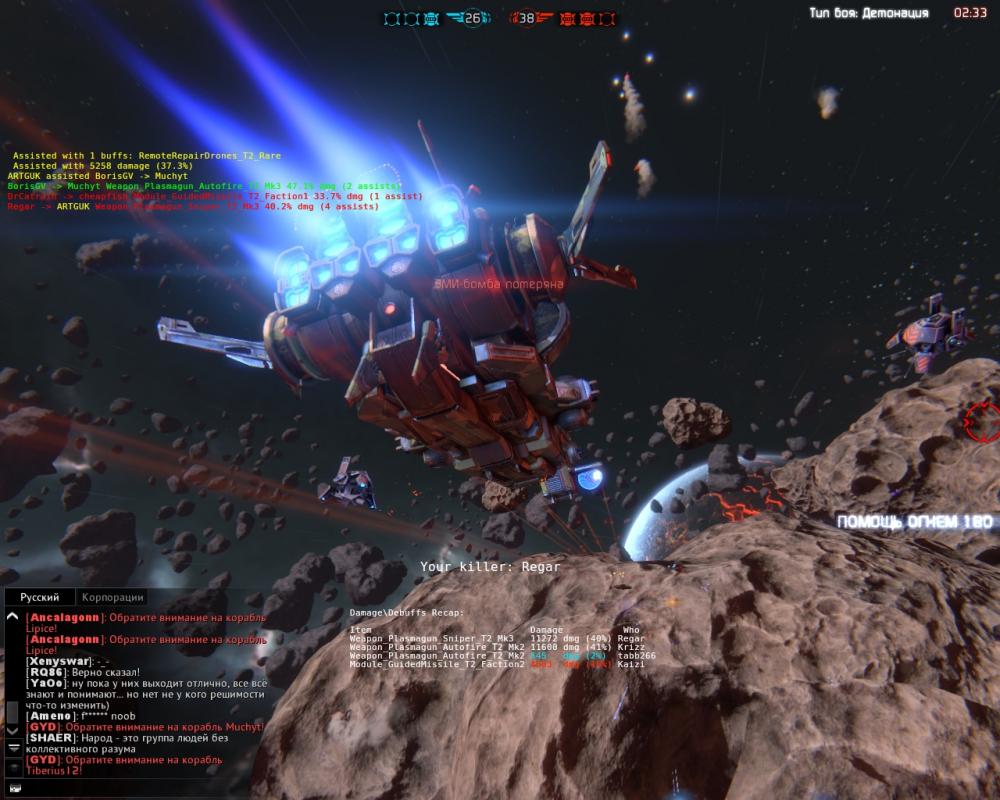Select player name RQ86 in chat
The height and width of the screenshot is (800, 1000).
47,673
